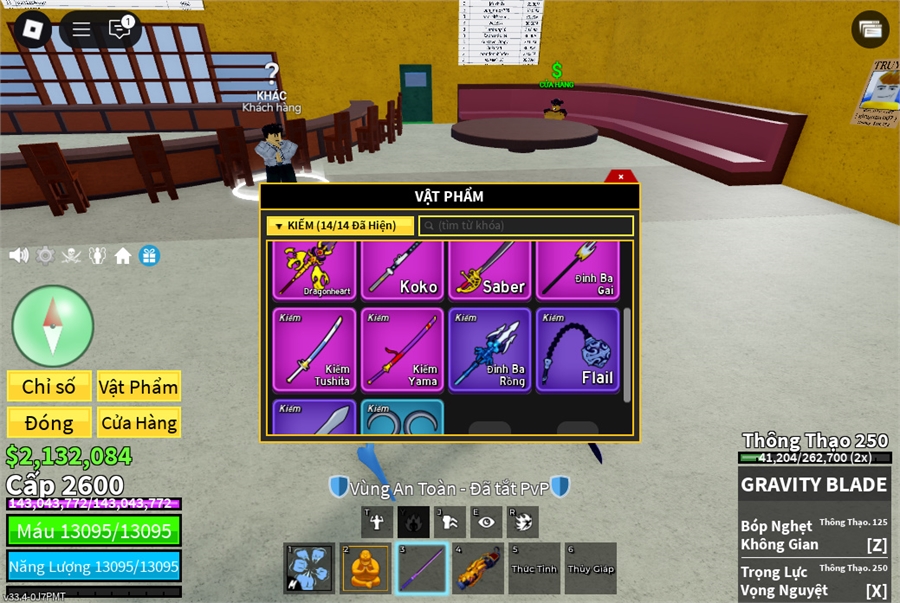Image resolution: width=900 pixels, height=603 pixels.
Task: Select the Koko sword slot
Action: point(402,270)
